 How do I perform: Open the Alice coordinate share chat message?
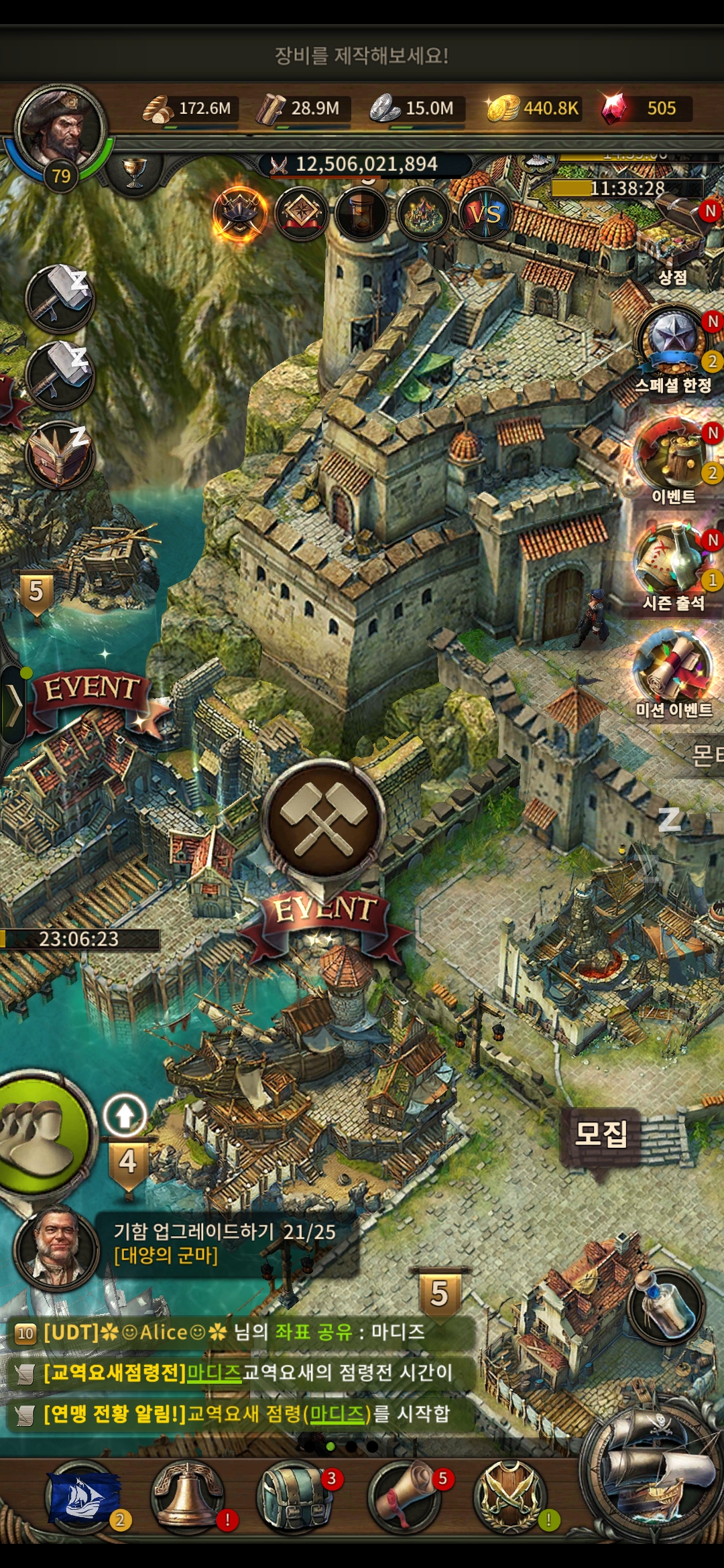[x=235, y=1332]
